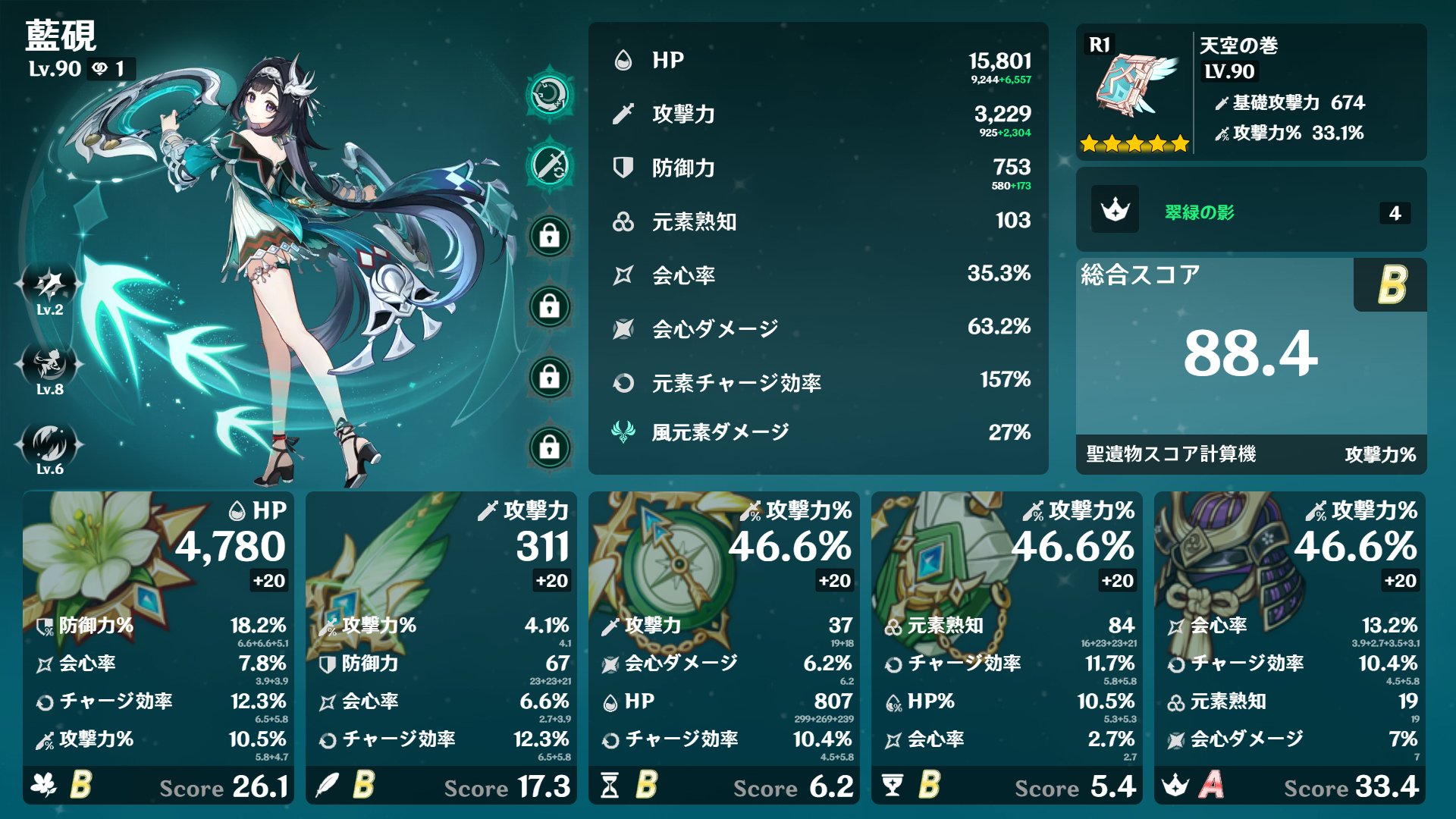1456x819 pixels.
Task: Open the purple helmet circlet artifact card
Action: coord(1289,647)
